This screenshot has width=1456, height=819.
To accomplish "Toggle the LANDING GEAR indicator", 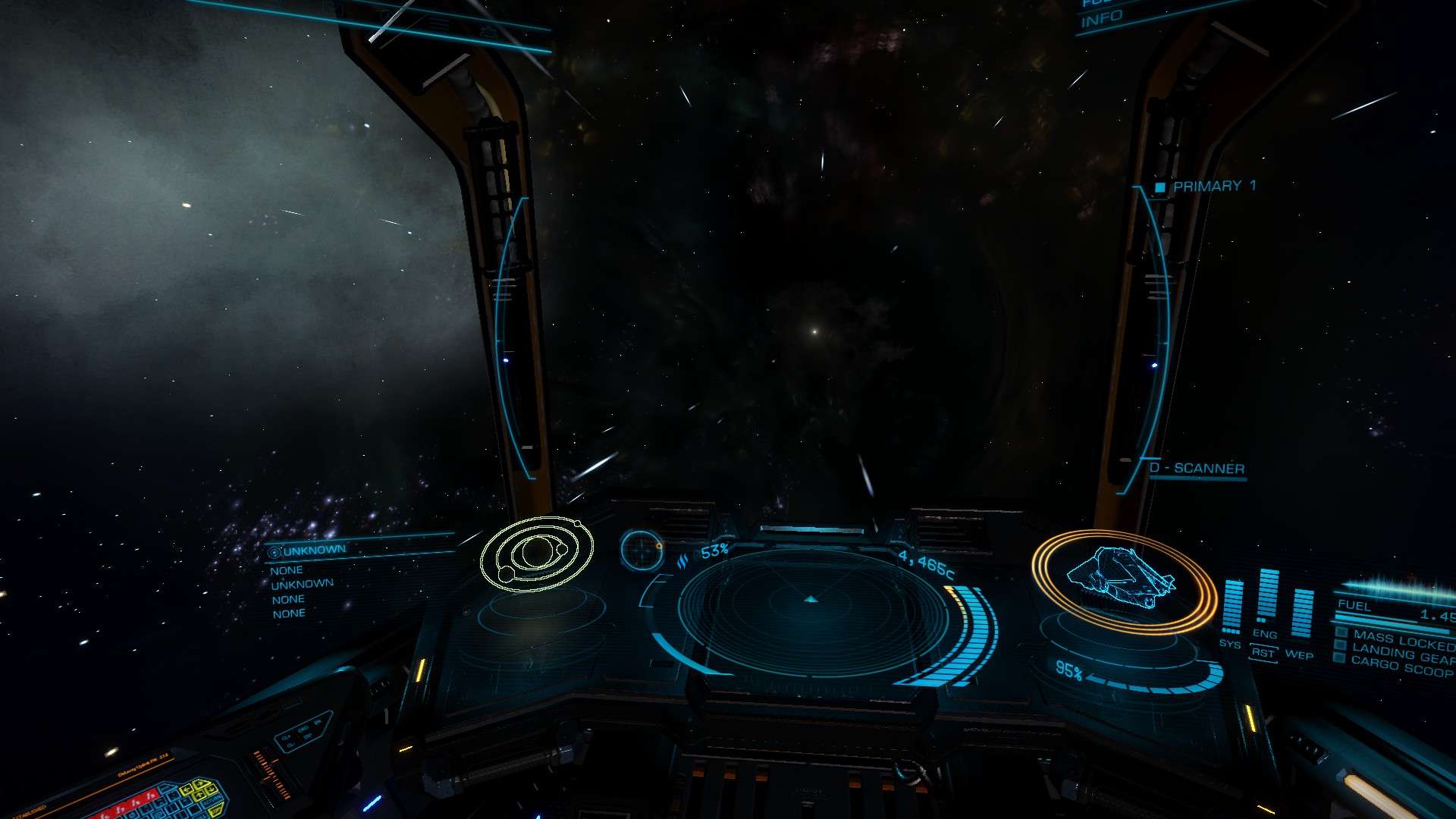I will point(1401,651).
